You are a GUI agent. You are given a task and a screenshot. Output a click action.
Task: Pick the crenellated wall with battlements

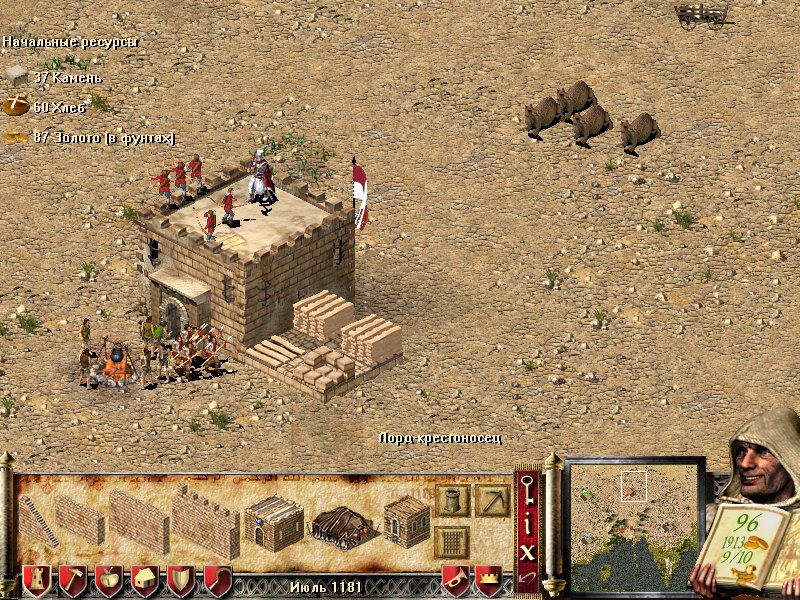(x=205, y=522)
